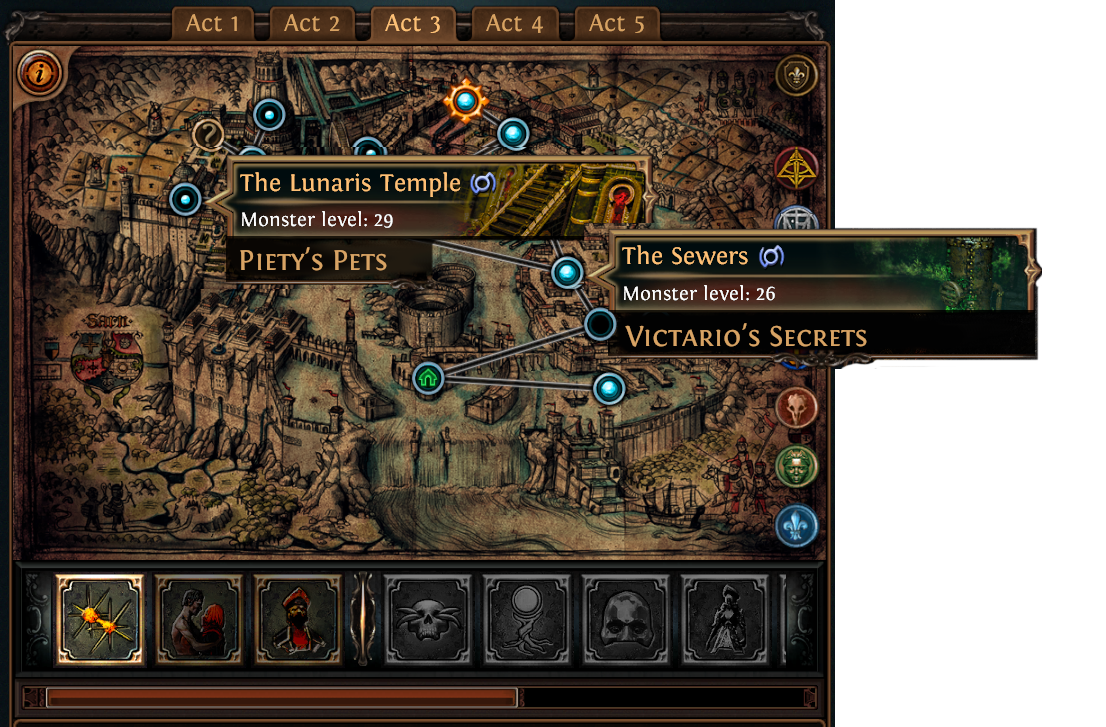Select the Act 3 tab
Screen dimensions: 1106x727
point(412,23)
